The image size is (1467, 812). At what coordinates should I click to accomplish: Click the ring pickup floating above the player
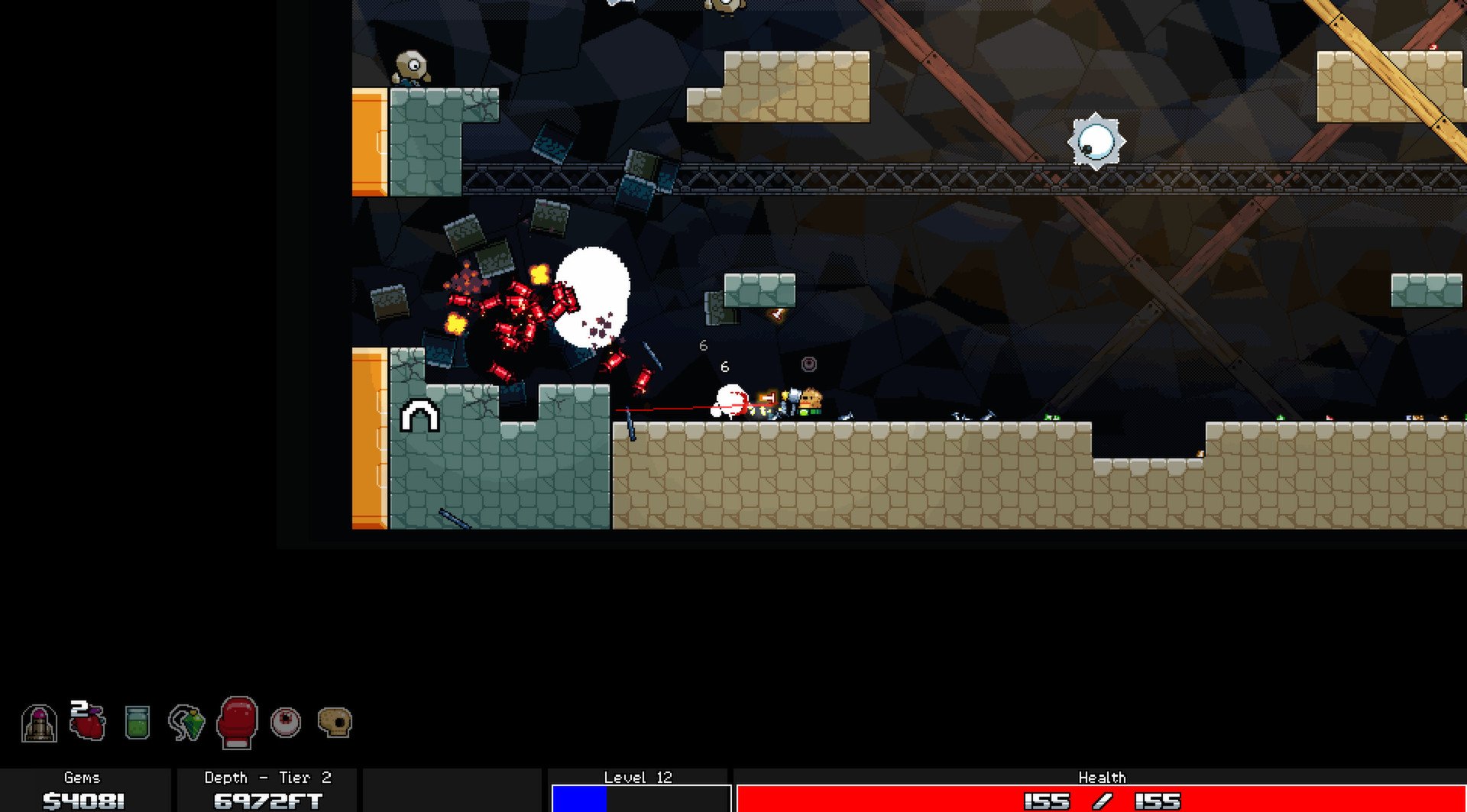coord(808,365)
